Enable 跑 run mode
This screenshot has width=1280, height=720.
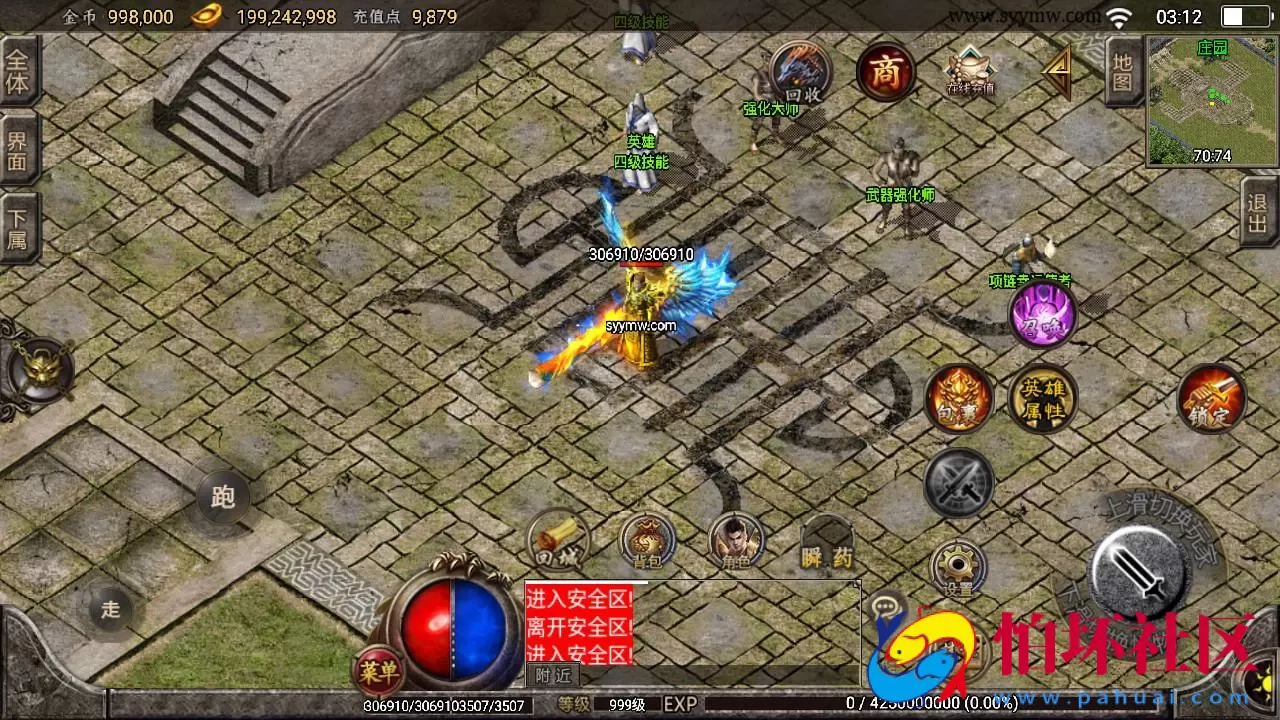pyautogui.click(x=222, y=497)
